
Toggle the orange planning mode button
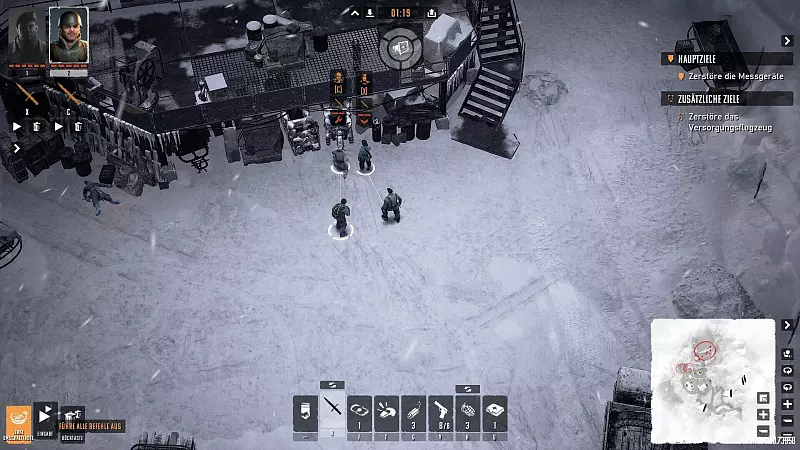pyautogui.click(x=20, y=420)
